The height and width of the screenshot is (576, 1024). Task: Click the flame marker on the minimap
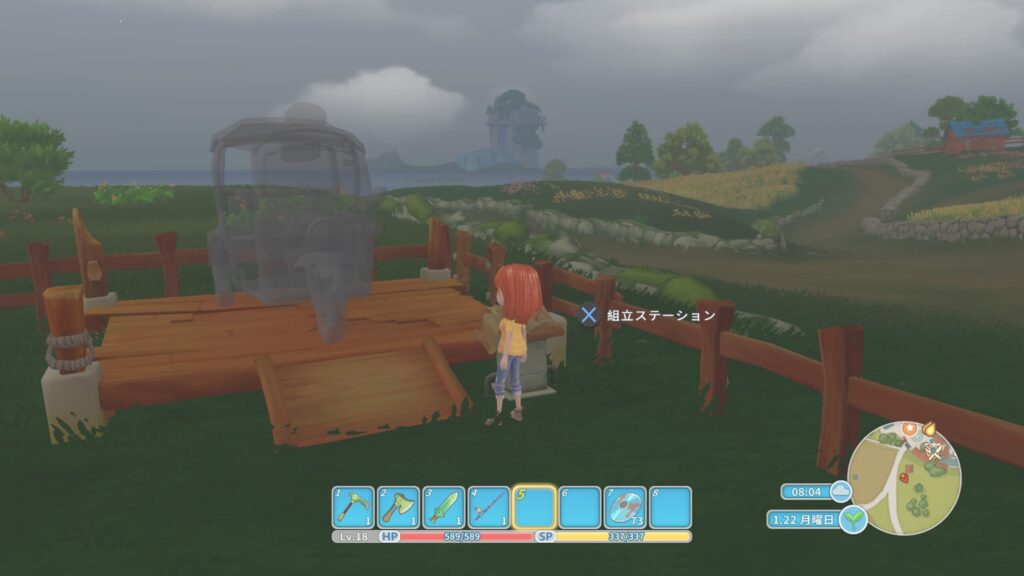tap(931, 428)
